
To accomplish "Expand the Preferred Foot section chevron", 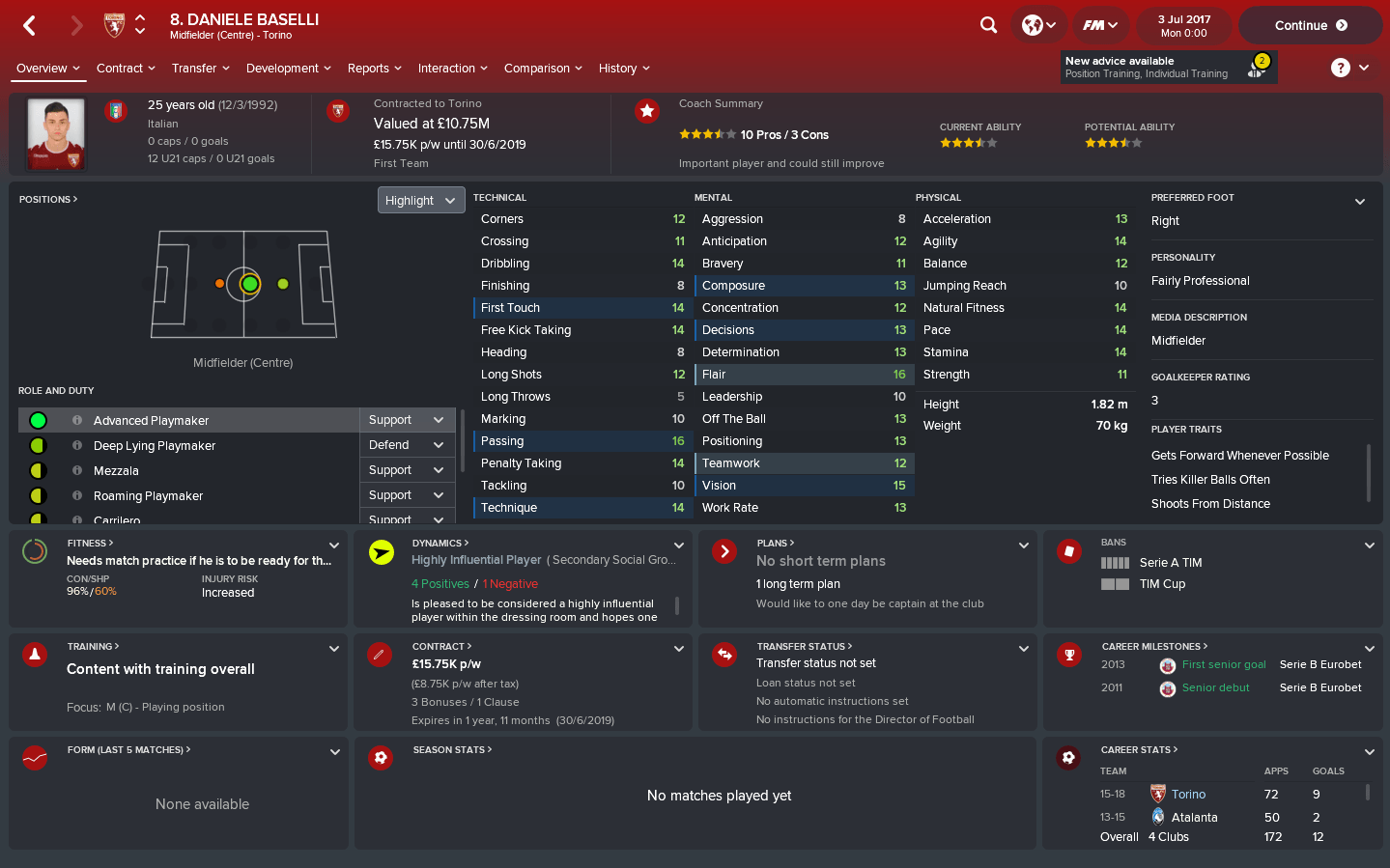I will click(1360, 201).
